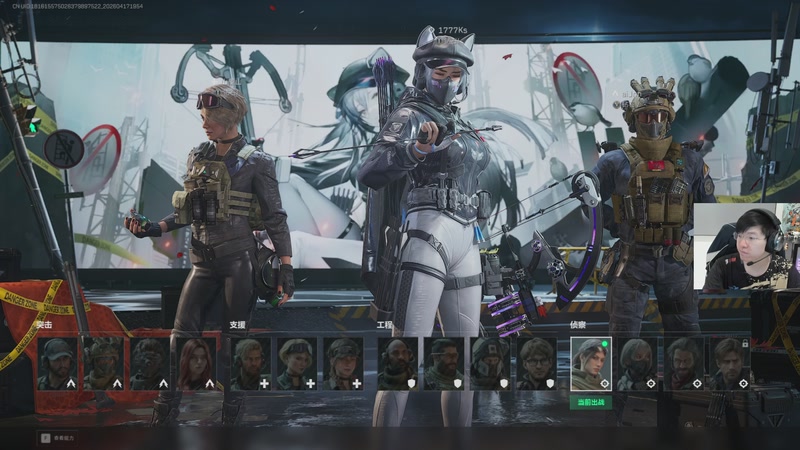800x450 pixels.
Task: Choose the assault operator in camo helmet
Action: pos(104,363)
